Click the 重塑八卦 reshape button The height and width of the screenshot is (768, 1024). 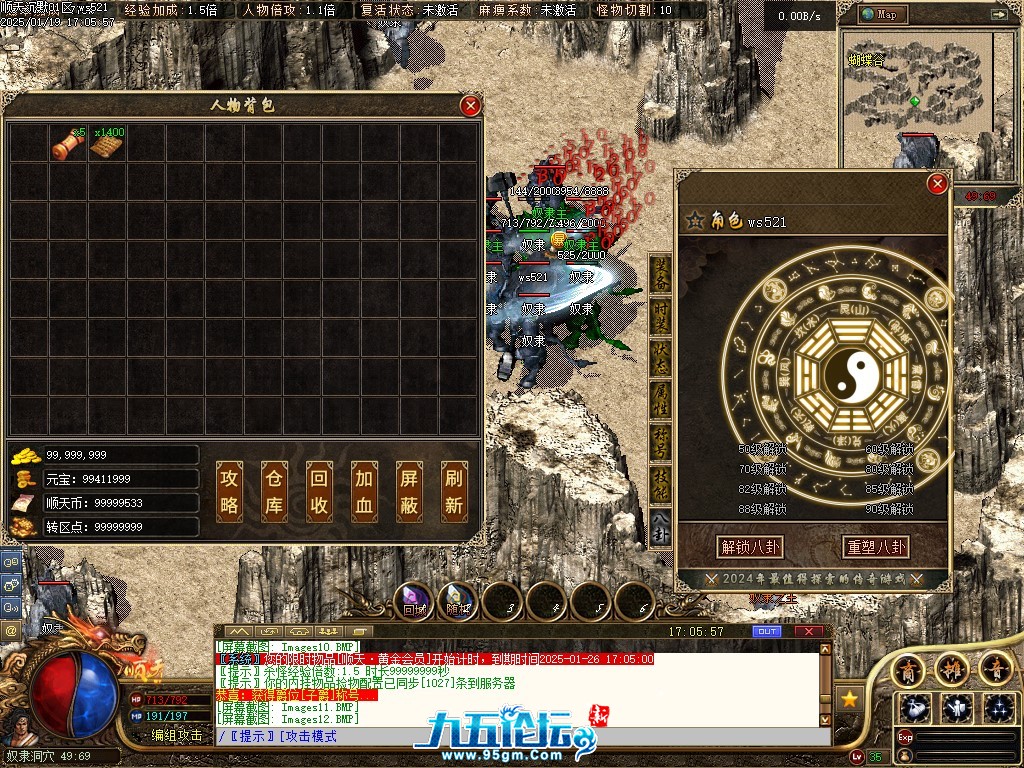click(x=876, y=547)
